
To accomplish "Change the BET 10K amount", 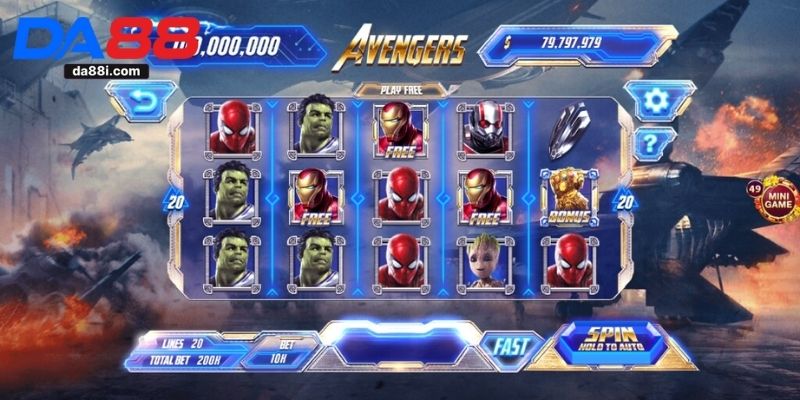I will coord(281,353).
